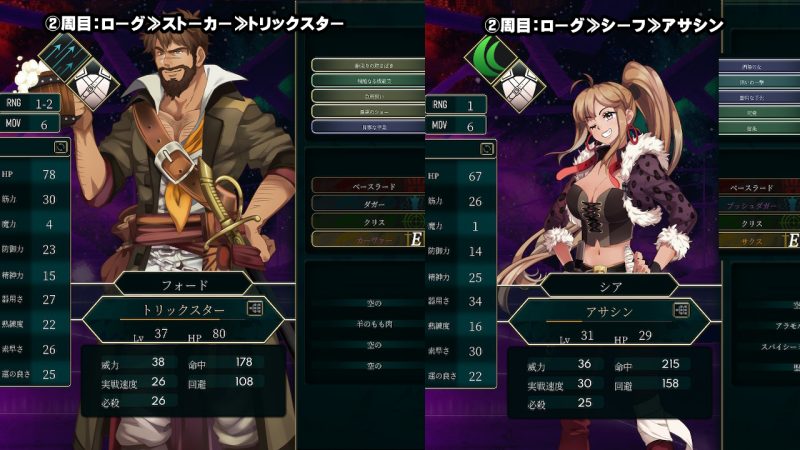Open class details icon beside トリックスター
800x450 pixels.
tap(256, 310)
